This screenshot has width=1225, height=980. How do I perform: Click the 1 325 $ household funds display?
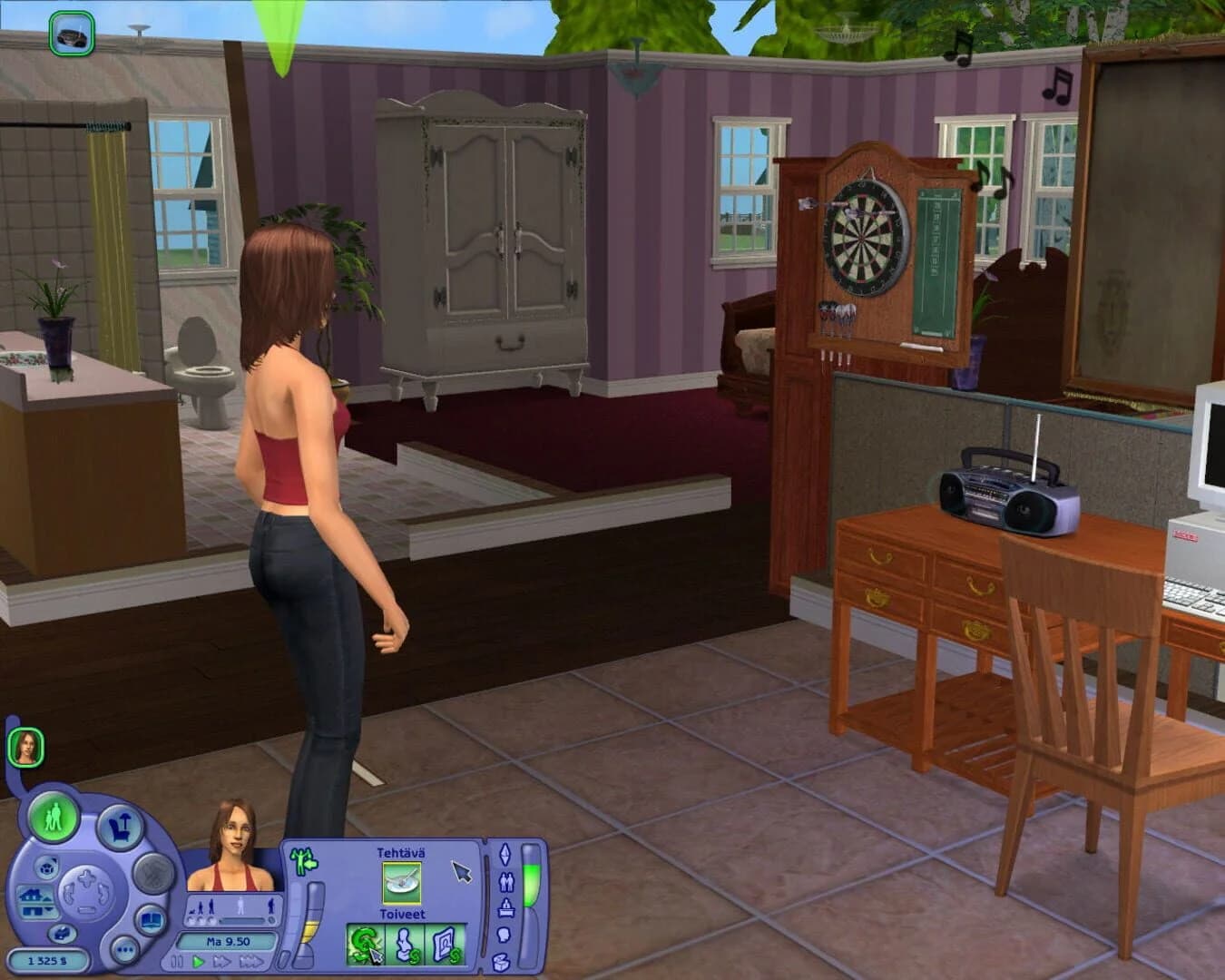point(49,958)
